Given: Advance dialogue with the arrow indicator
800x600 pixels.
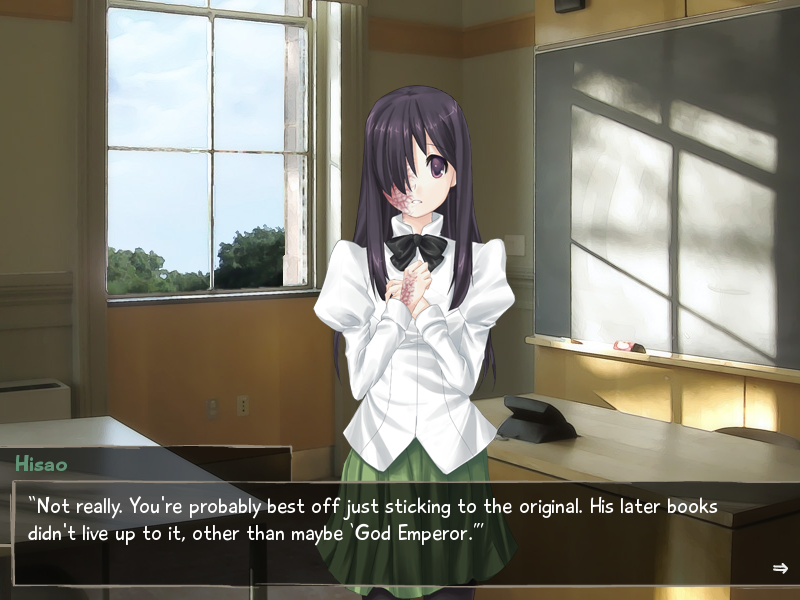Looking at the screenshot, I should coord(780,568).
